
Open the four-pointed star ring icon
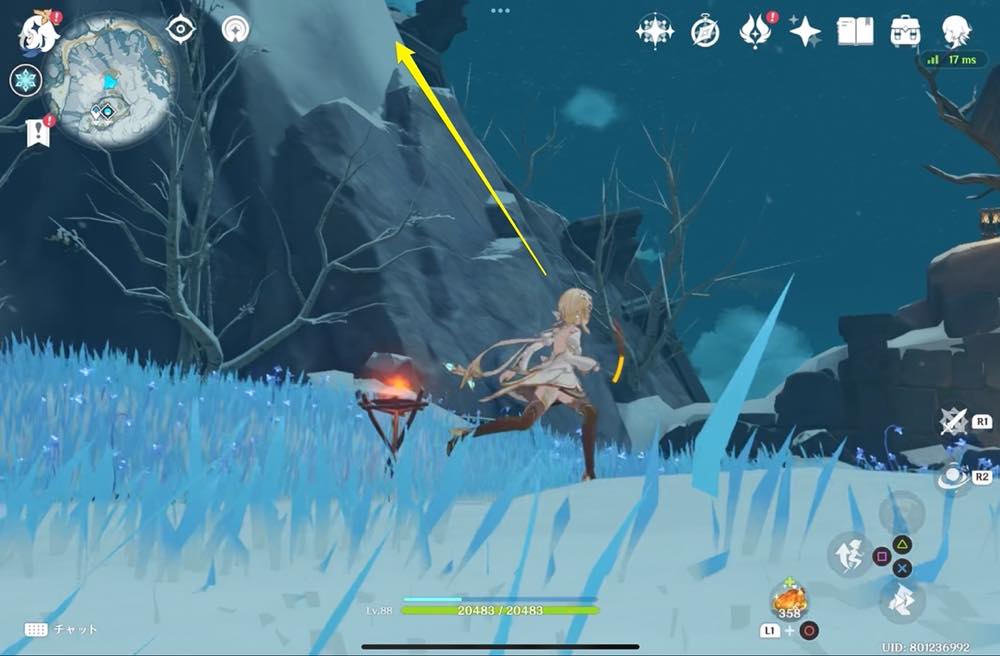(x=655, y=31)
